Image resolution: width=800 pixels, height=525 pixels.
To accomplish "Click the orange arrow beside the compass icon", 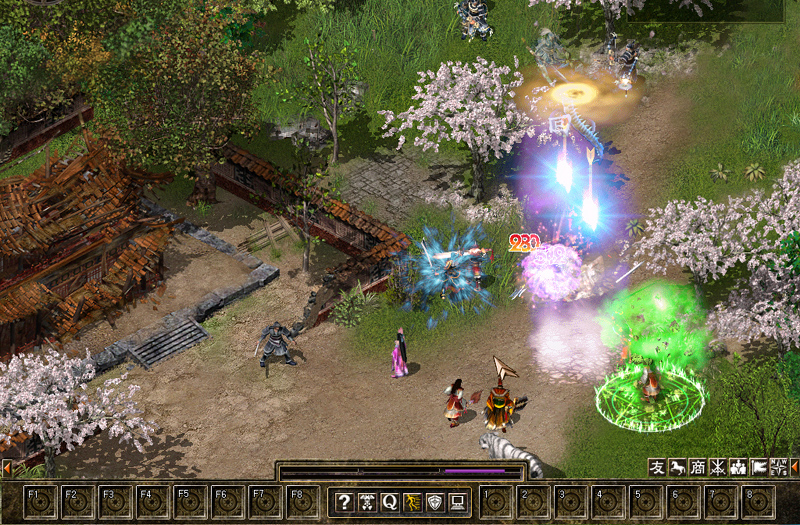I will point(794,467).
